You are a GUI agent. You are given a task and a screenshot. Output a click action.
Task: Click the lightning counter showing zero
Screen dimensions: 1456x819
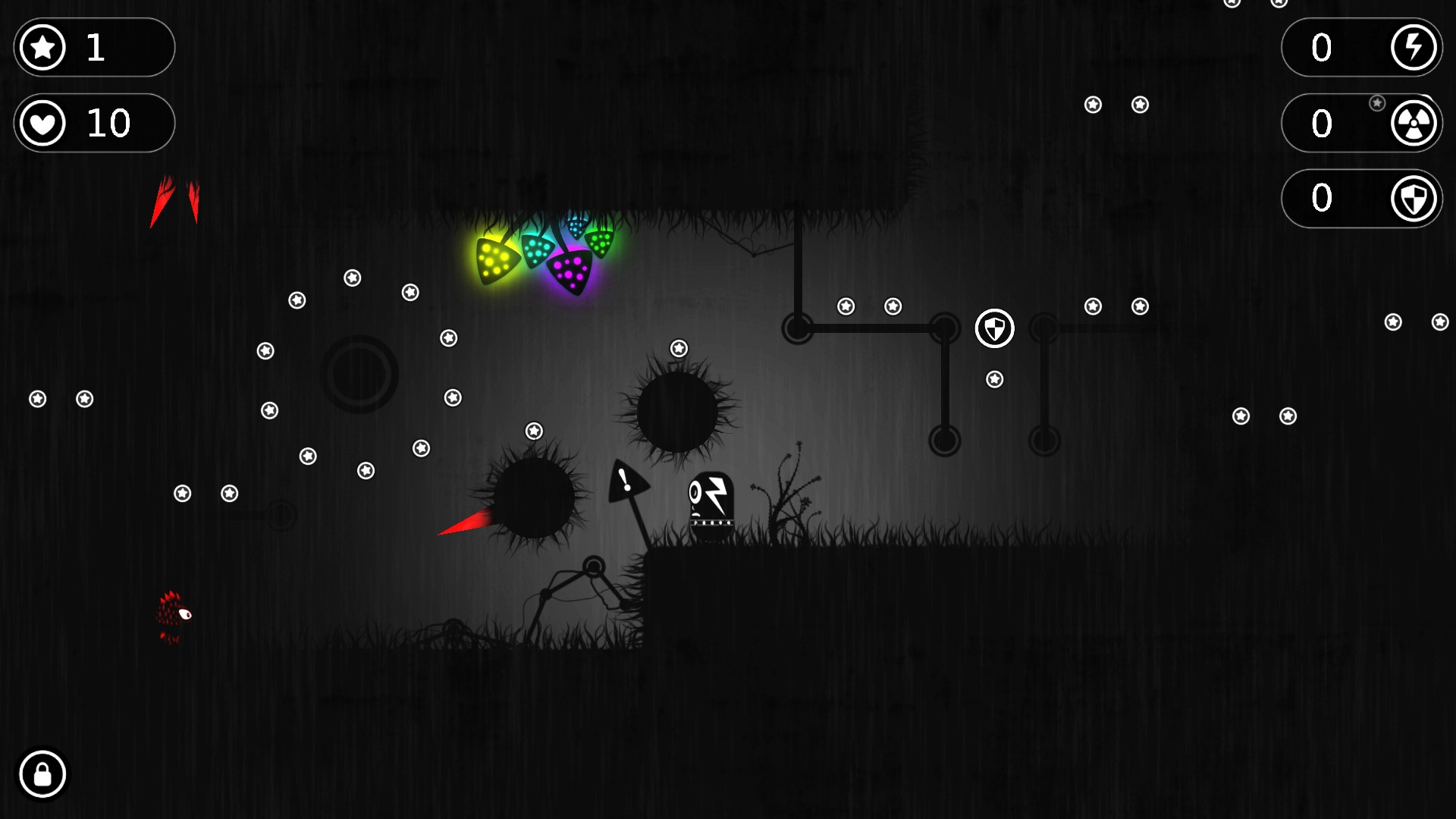(1322, 47)
